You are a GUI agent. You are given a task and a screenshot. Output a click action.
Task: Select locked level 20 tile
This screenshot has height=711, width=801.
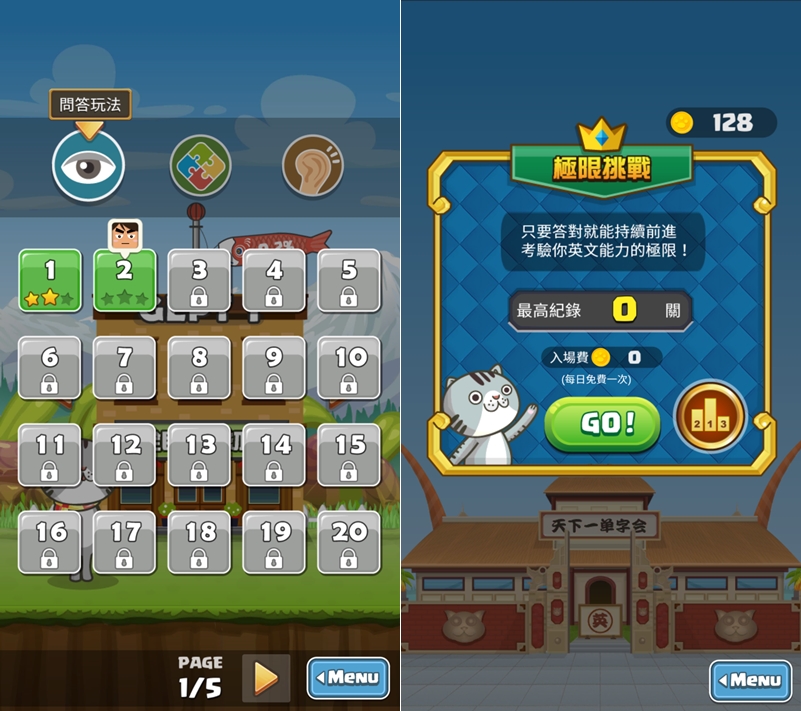click(x=349, y=542)
